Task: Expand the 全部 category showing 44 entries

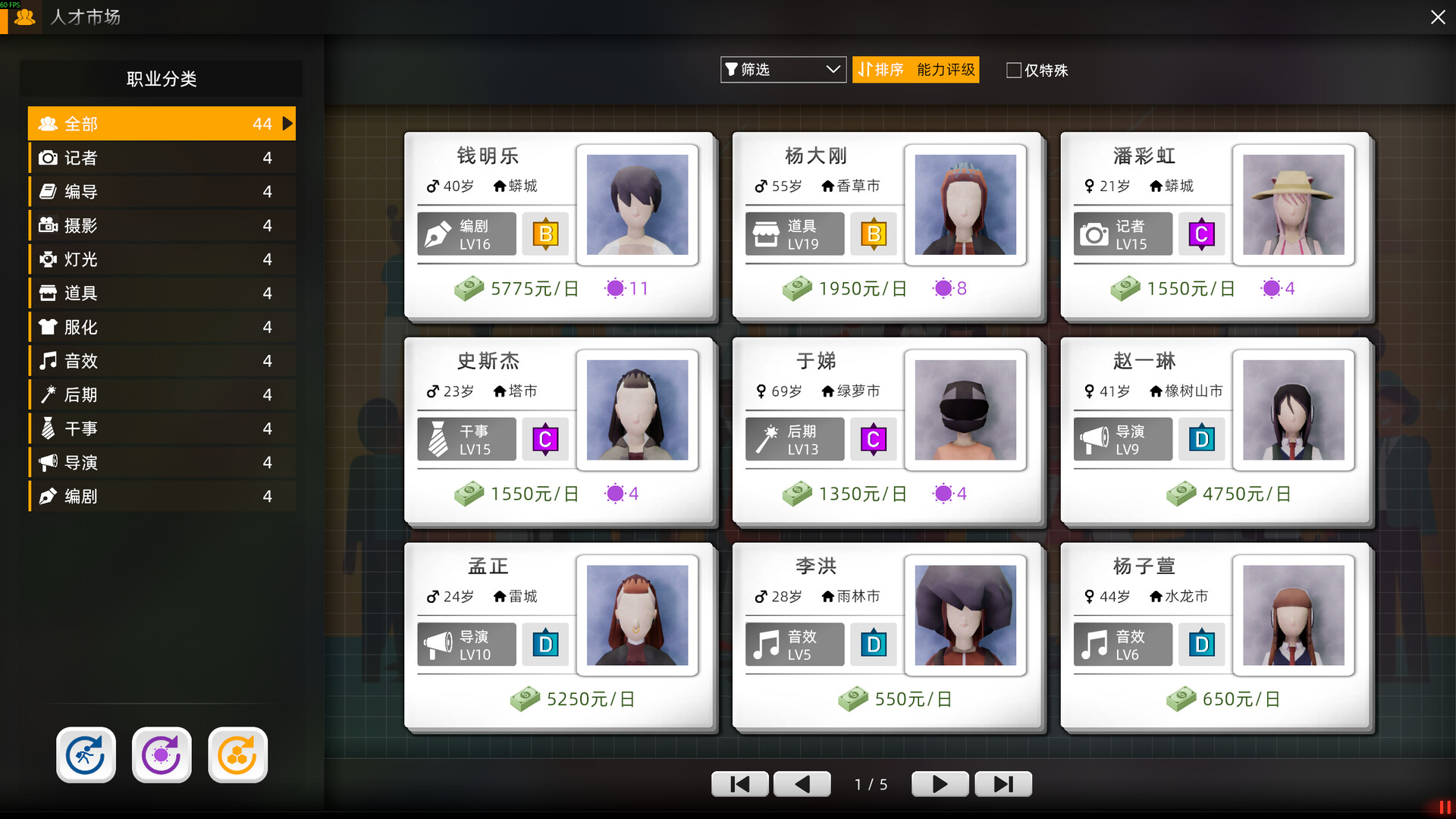Action: (162, 123)
